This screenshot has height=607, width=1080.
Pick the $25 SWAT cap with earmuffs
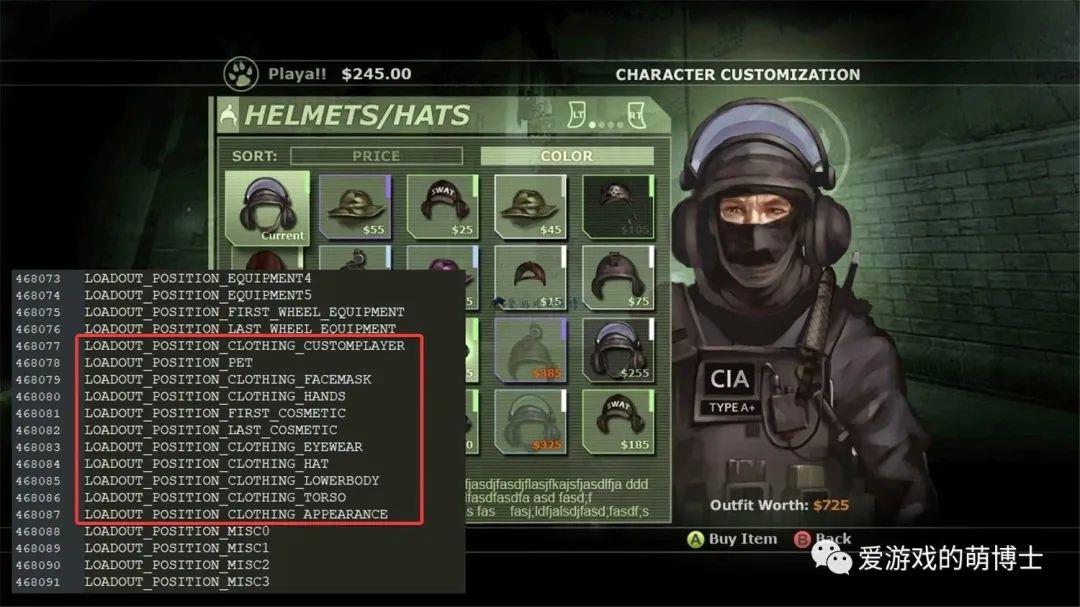coord(442,207)
